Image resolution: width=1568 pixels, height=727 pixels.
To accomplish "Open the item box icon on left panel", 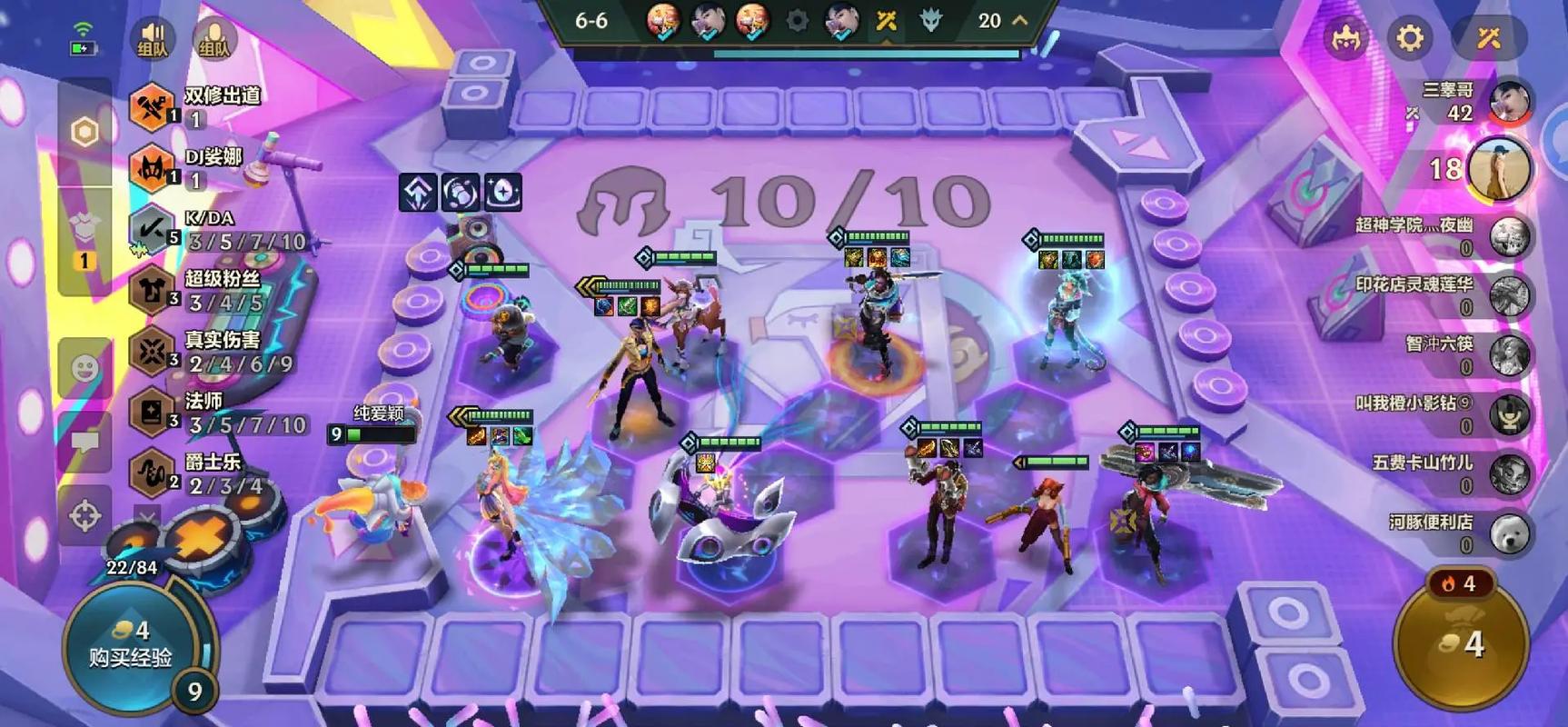I will [84, 232].
